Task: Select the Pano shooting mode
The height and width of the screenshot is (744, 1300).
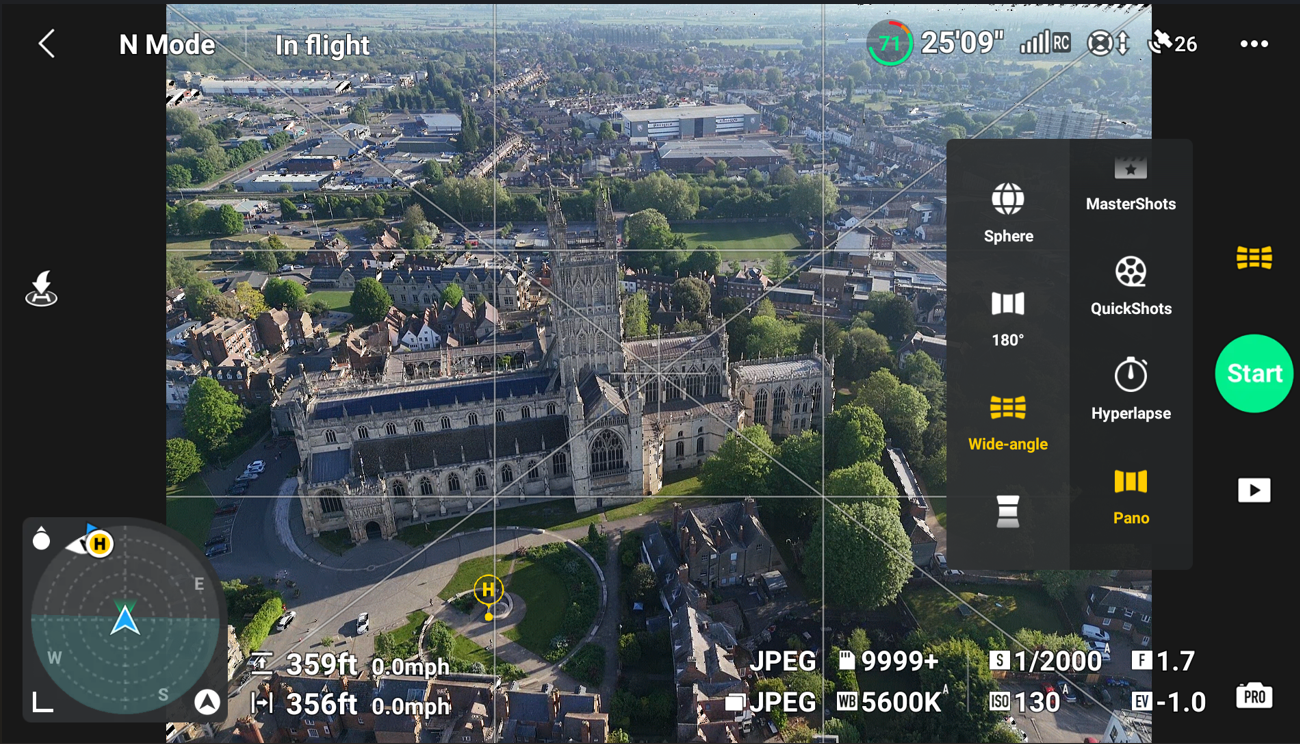Action: tap(1131, 496)
